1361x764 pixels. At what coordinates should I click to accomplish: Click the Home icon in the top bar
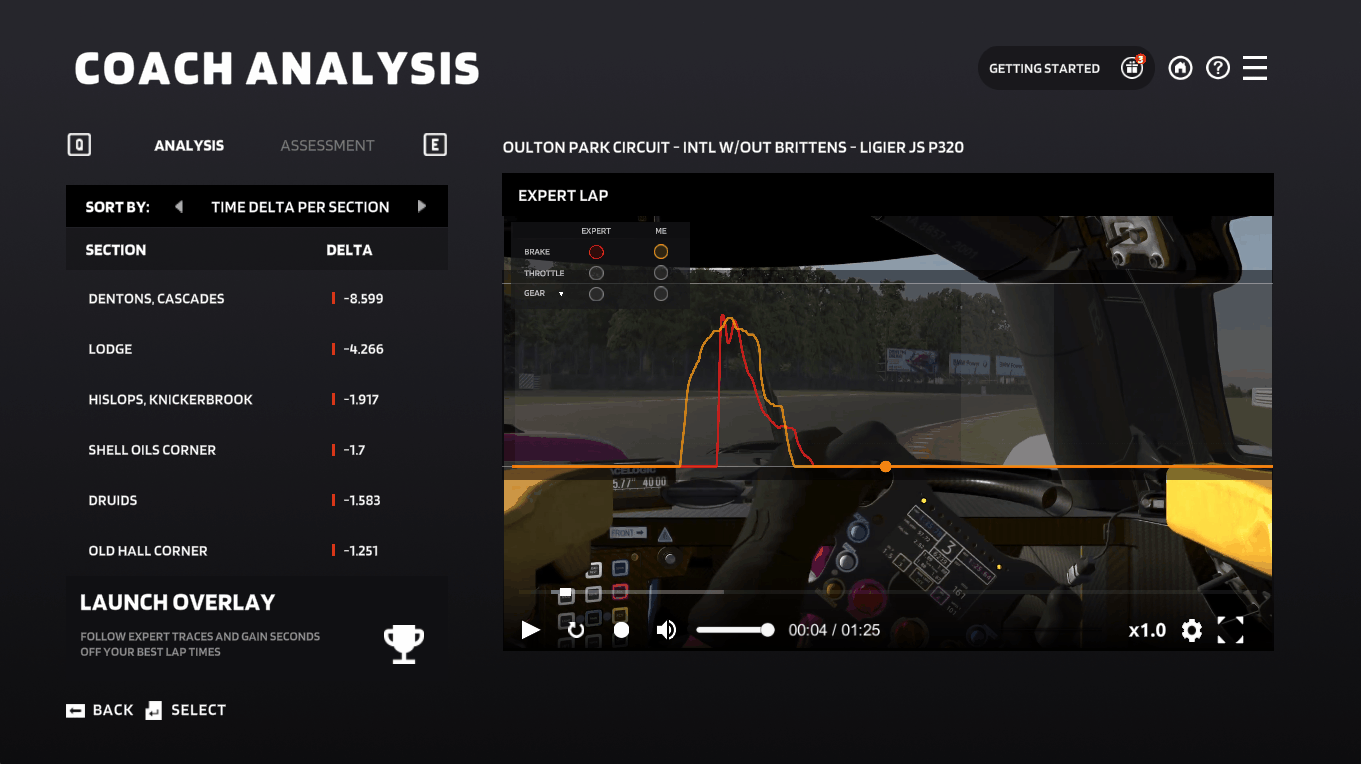coord(1180,67)
